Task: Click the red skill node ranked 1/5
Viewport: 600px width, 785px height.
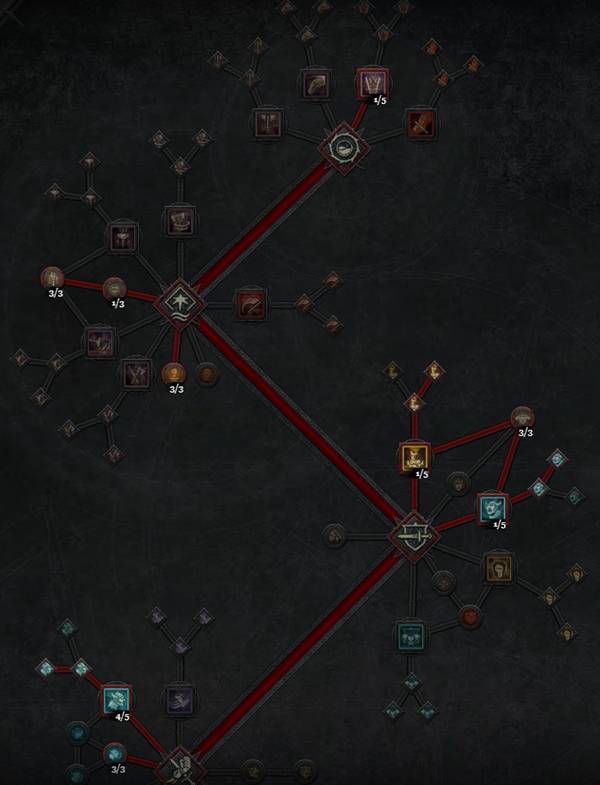Action: [371, 84]
